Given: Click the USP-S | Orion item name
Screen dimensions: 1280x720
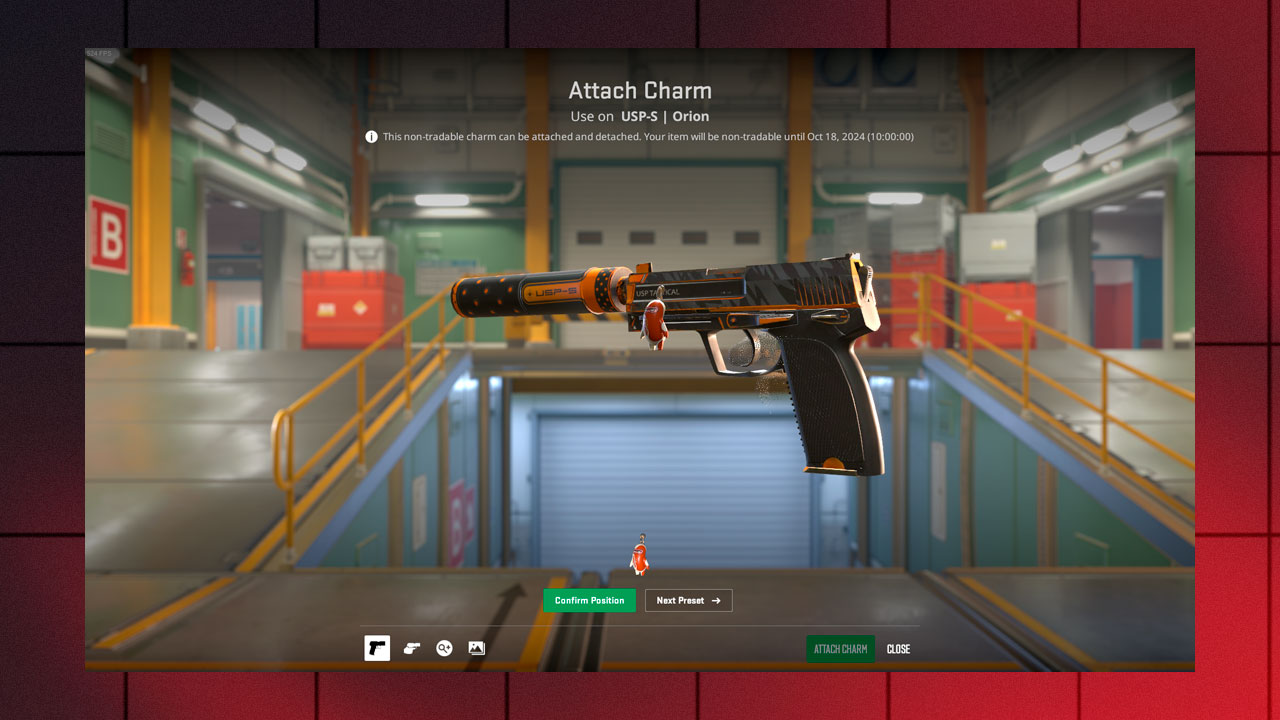Looking at the screenshot, I should point(664,116).
